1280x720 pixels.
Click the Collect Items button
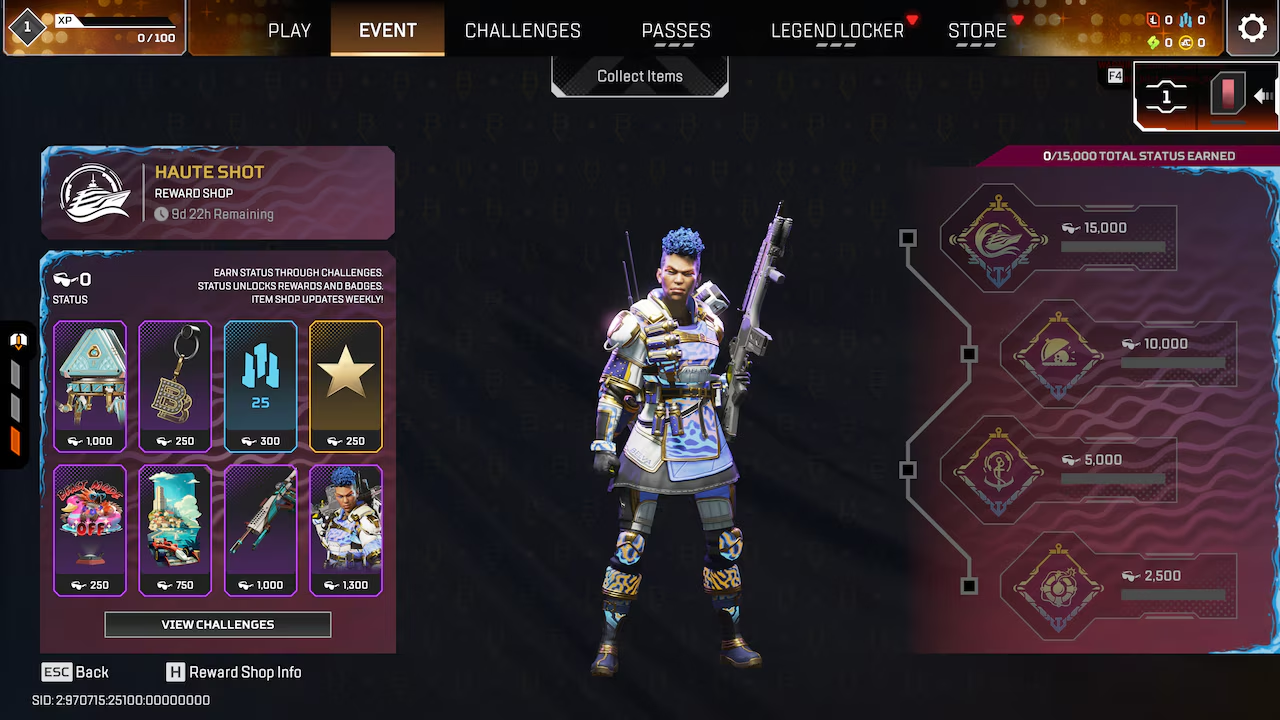coord(640,76)
